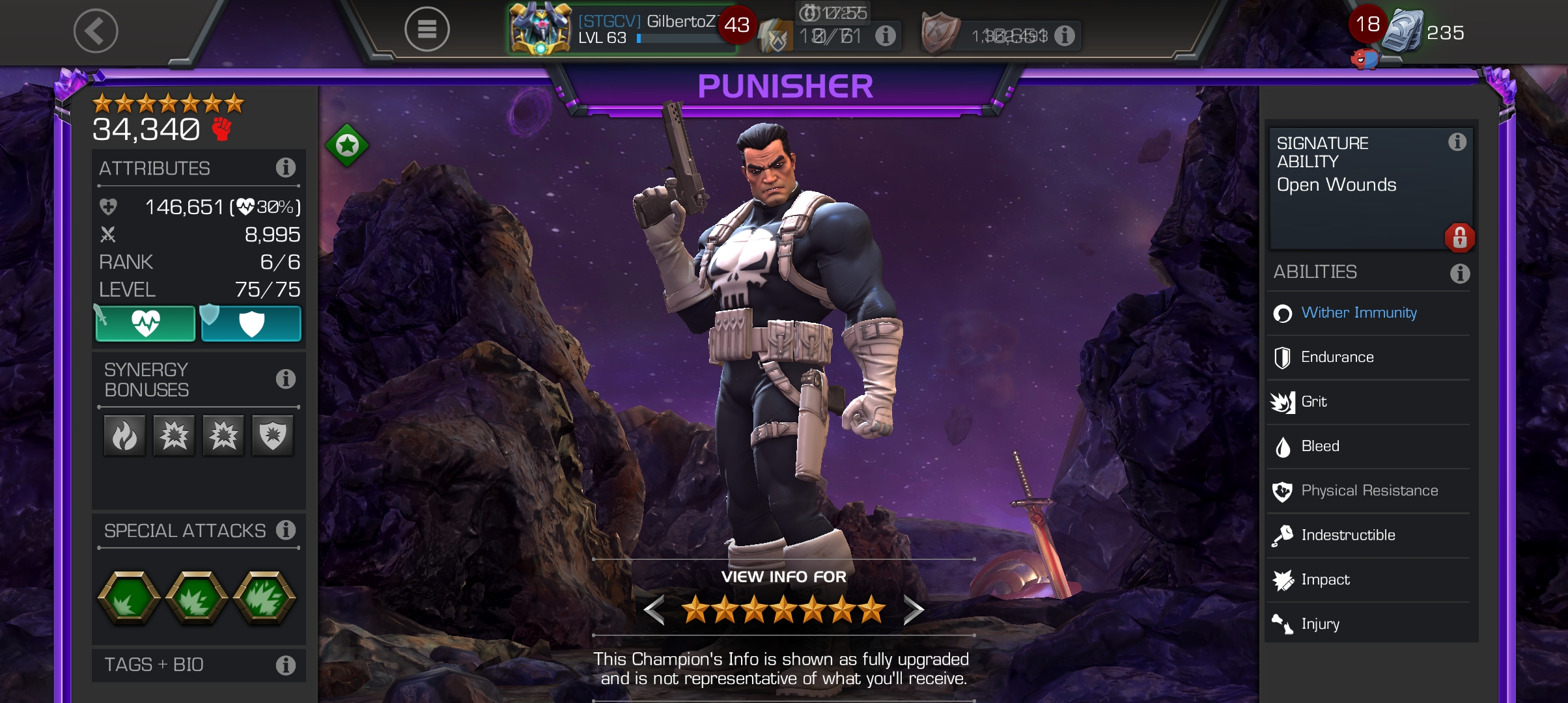
Task: Select the shield synergy bonus icon
Action: coord(273,435)
